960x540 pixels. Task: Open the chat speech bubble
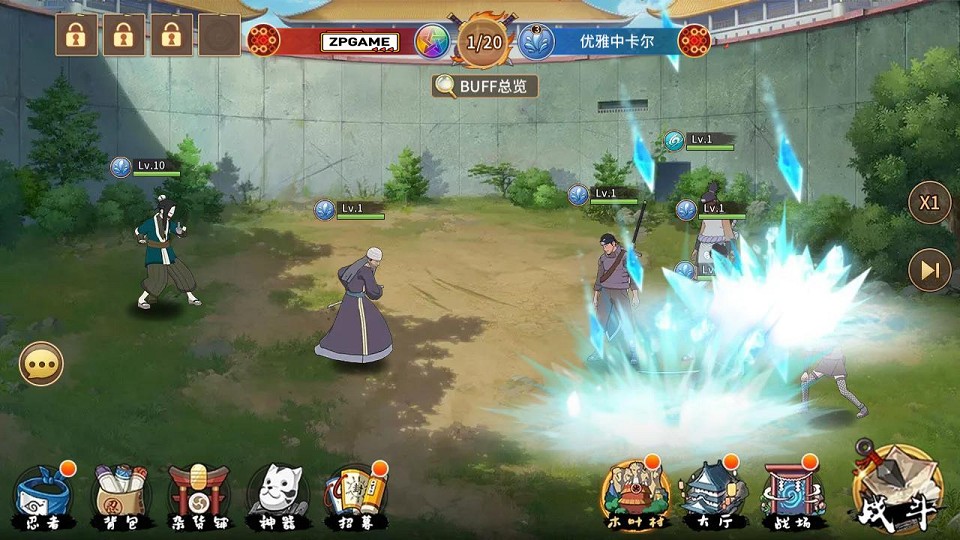[41, 364]
